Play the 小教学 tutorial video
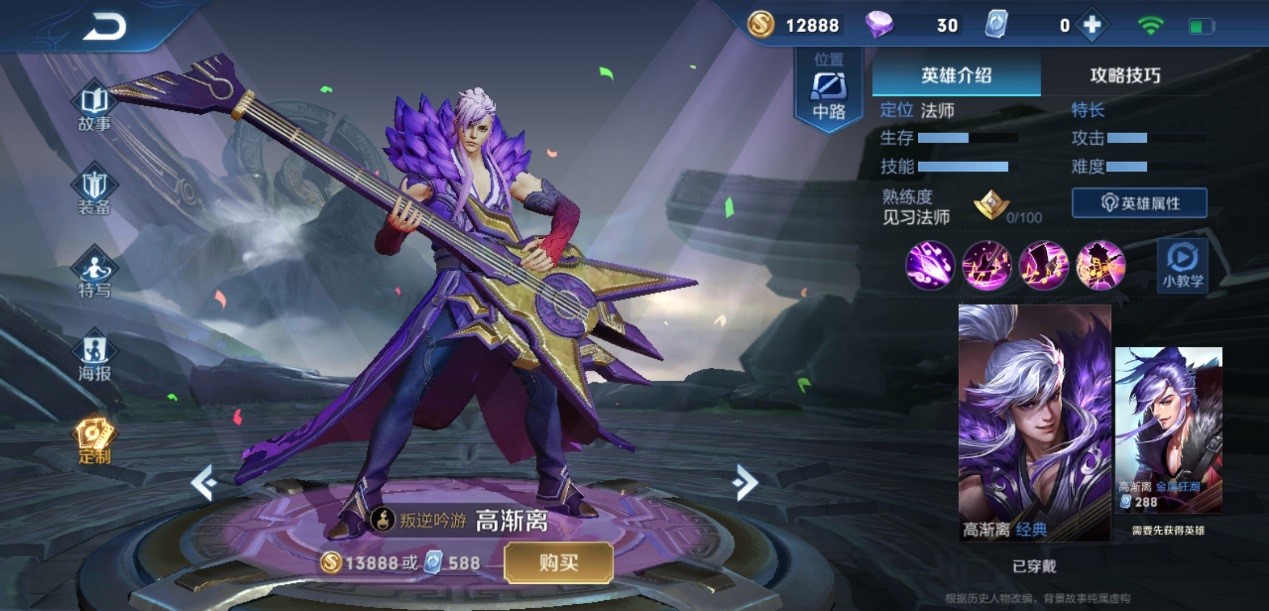Image resolution: width=1269 pixels, height=611 pixels. (1182, 265)
